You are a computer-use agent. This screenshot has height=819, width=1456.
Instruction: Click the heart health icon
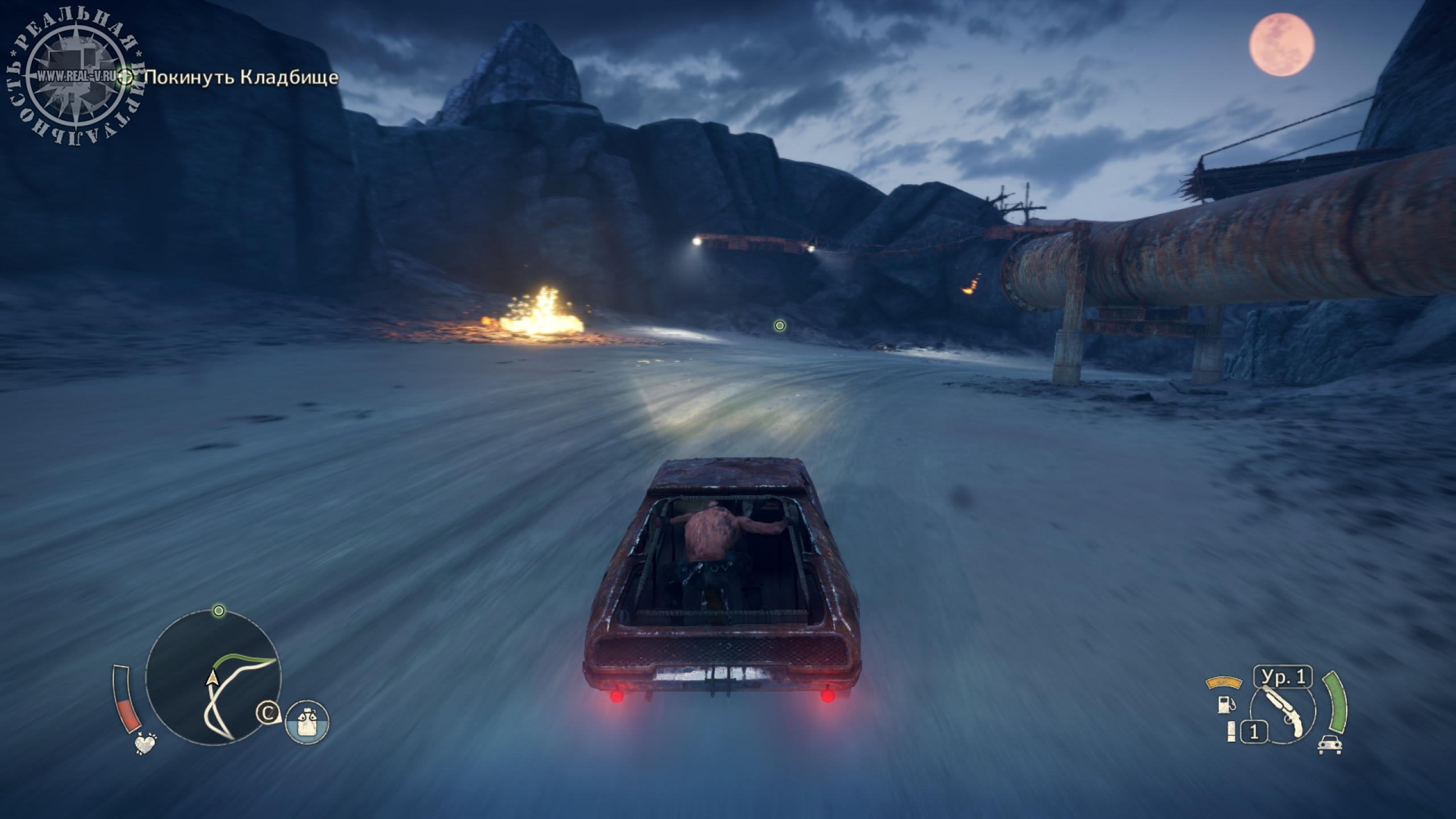146,743
